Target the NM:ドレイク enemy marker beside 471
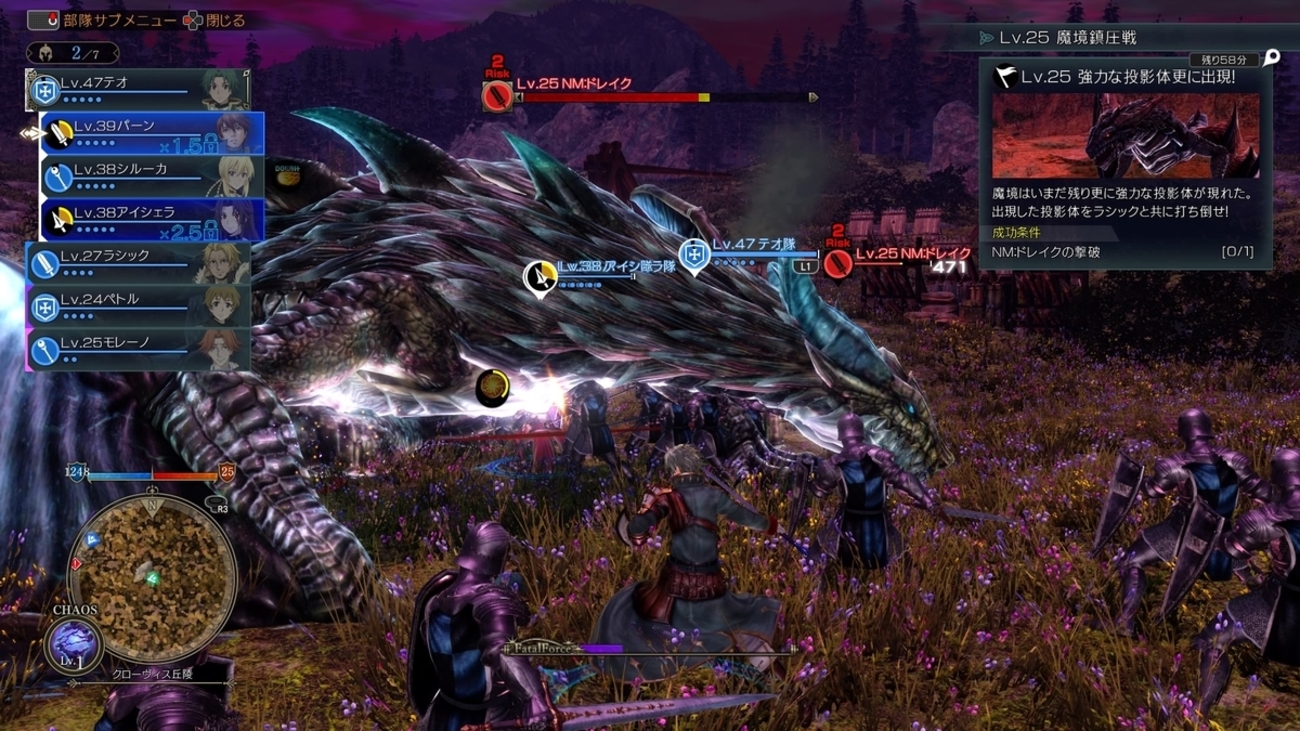The height and width of the screenshot is (731, 1300). pos(838,263)
